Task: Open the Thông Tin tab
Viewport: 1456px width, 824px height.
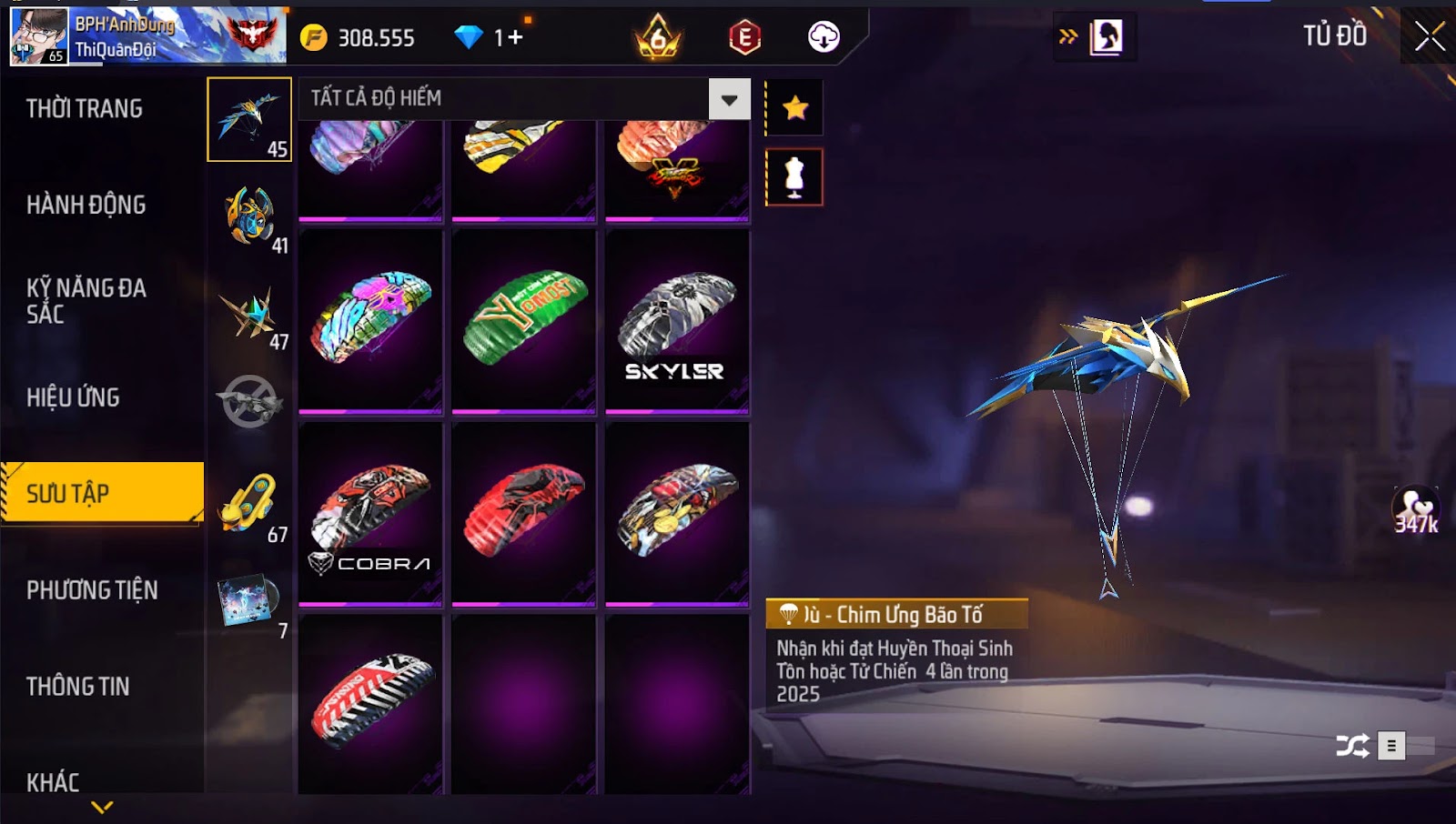Action: click(x=78, y=687)
